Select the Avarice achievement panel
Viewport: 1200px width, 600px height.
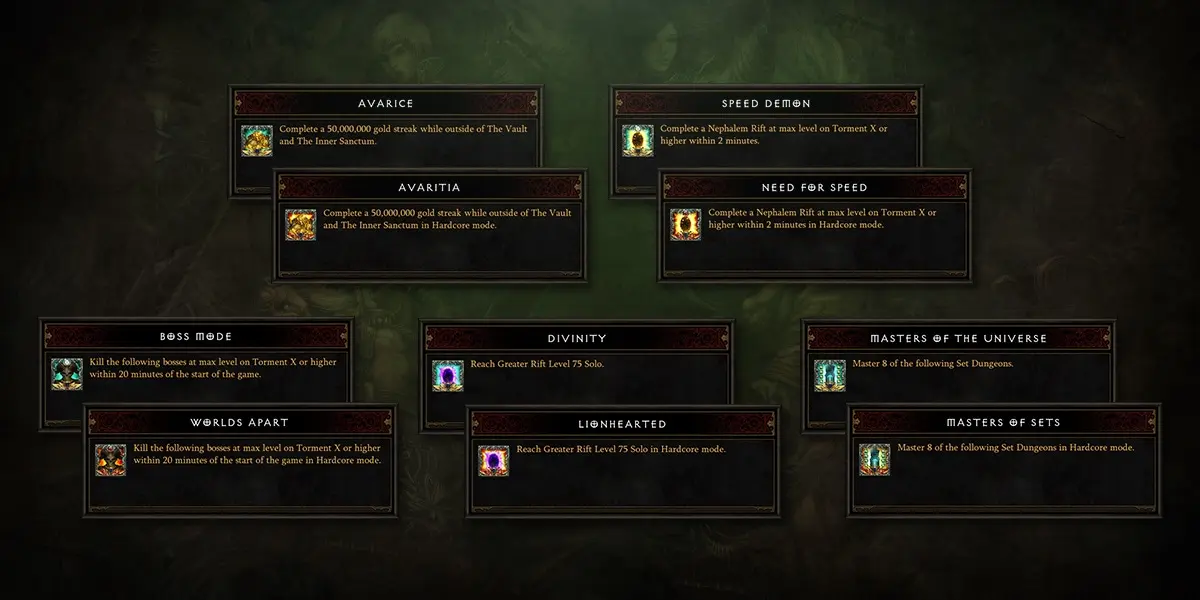386,103
